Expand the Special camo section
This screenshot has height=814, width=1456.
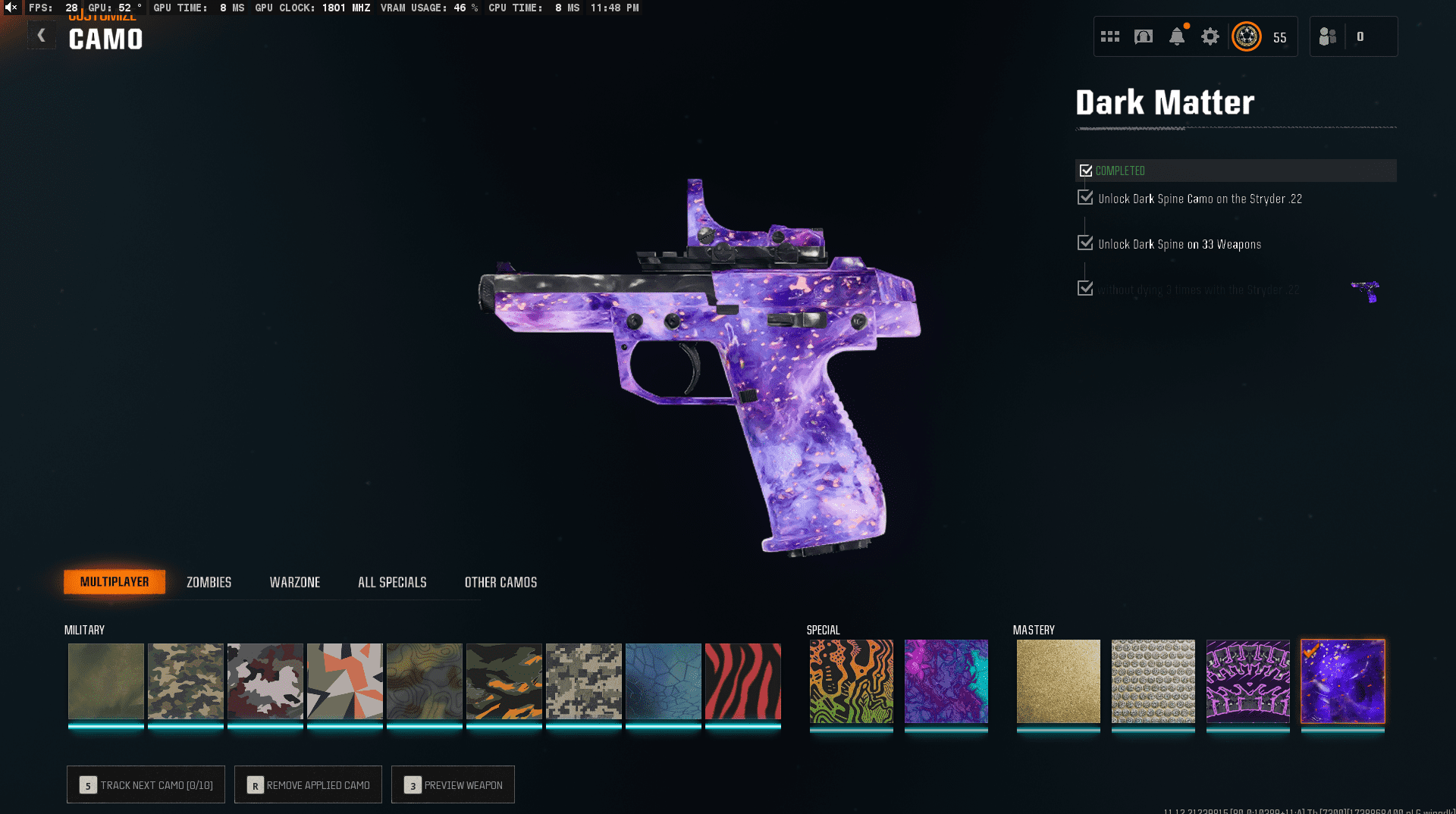coord(823,629)
